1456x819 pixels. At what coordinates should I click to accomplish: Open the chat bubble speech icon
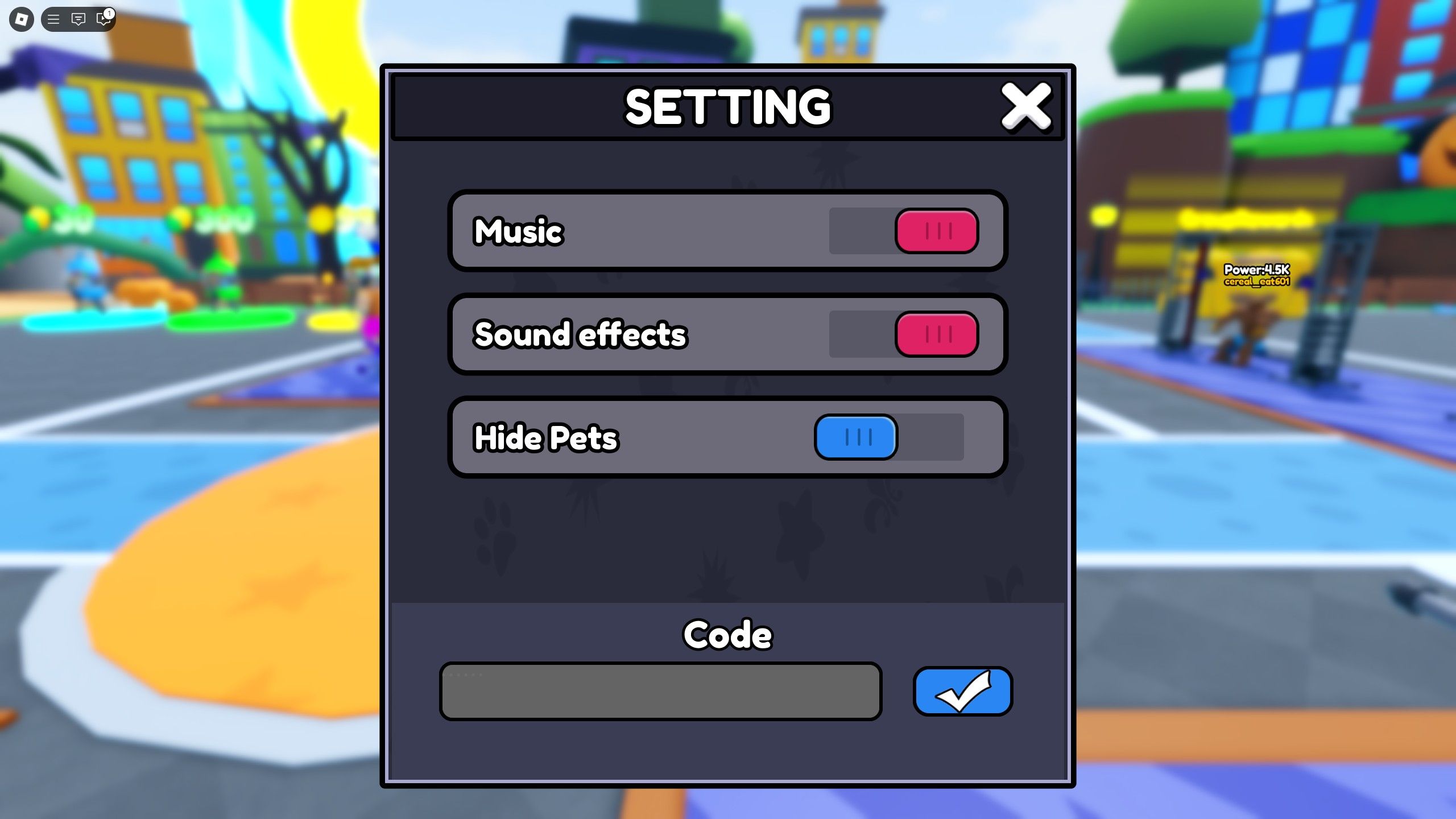tap(78, 19)
